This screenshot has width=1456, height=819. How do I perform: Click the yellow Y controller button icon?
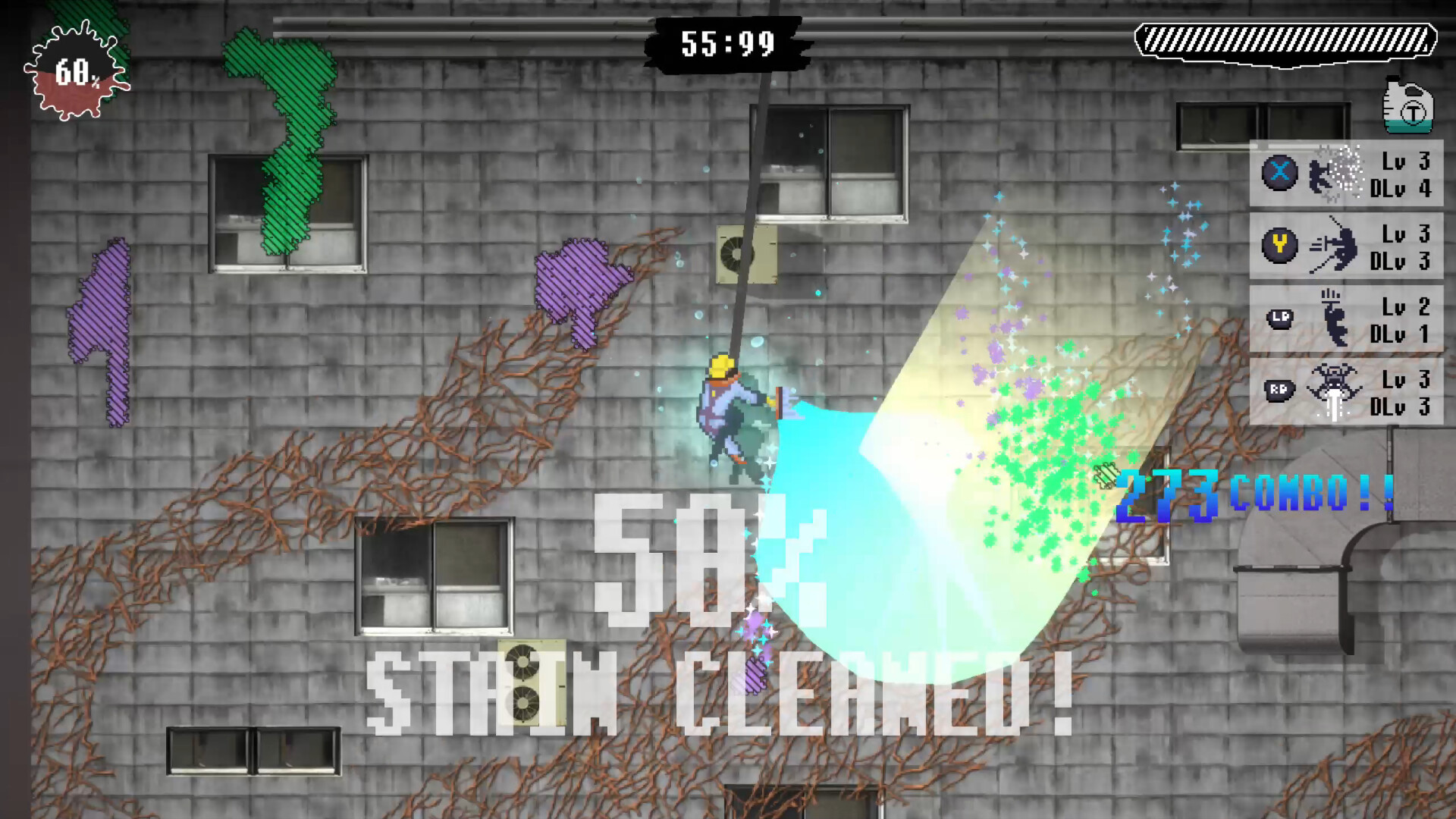[x=1279, y=246]
